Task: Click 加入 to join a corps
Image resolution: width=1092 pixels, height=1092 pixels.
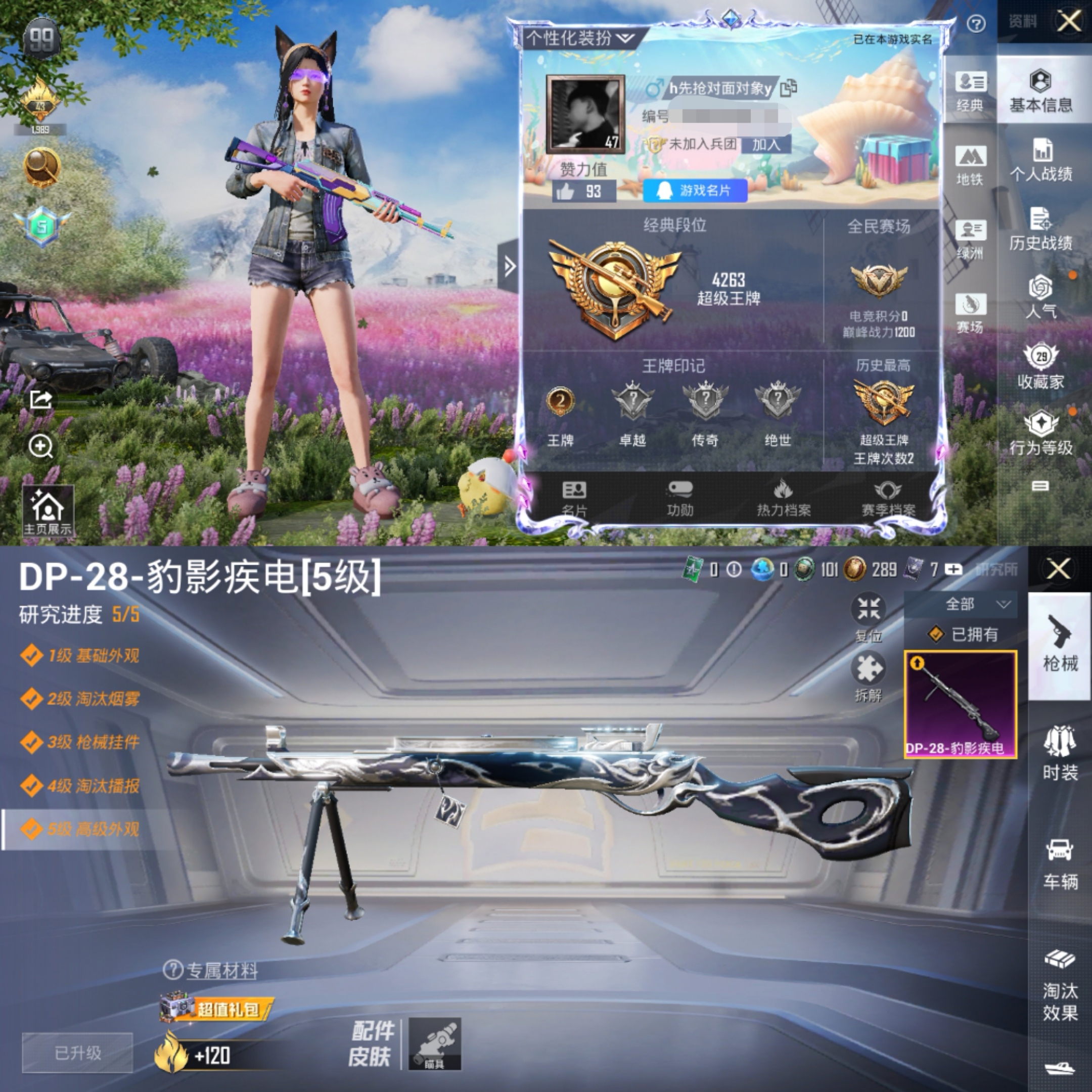Action: pos(766,145)
